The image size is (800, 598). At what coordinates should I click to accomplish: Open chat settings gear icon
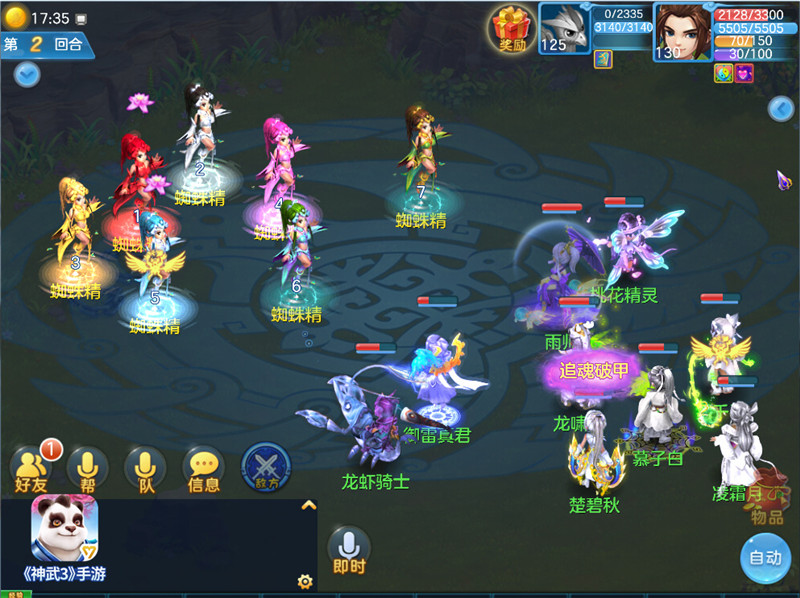[x=305, y=581]
